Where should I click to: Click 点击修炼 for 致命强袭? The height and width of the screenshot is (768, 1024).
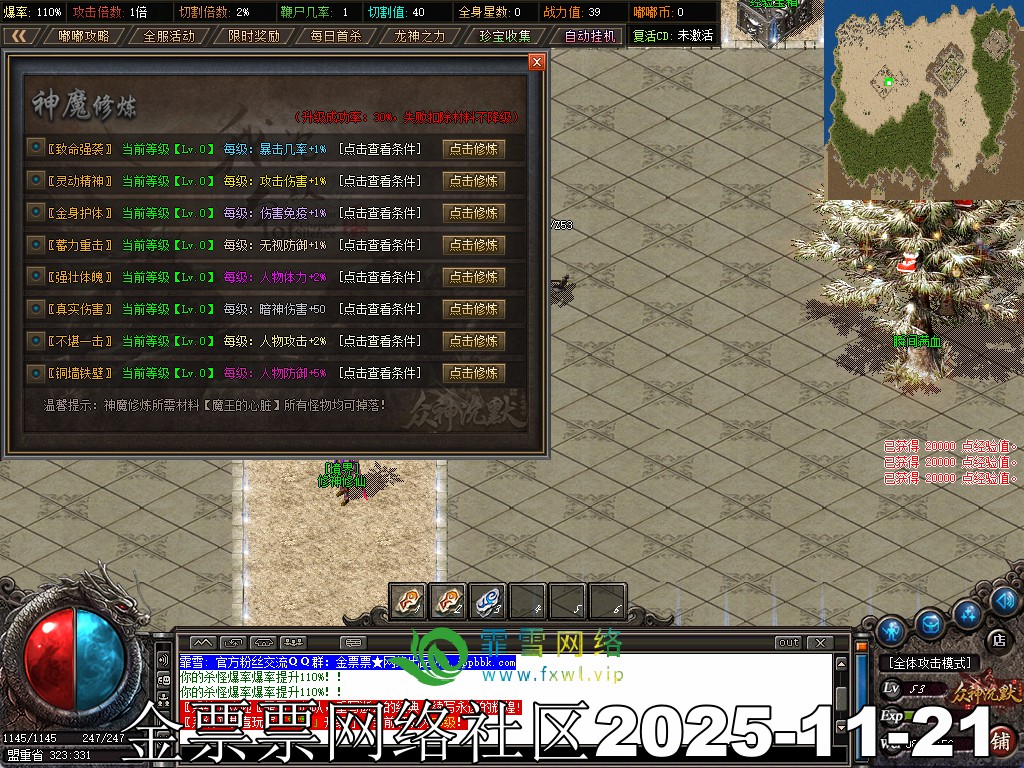tap(473, 149)
